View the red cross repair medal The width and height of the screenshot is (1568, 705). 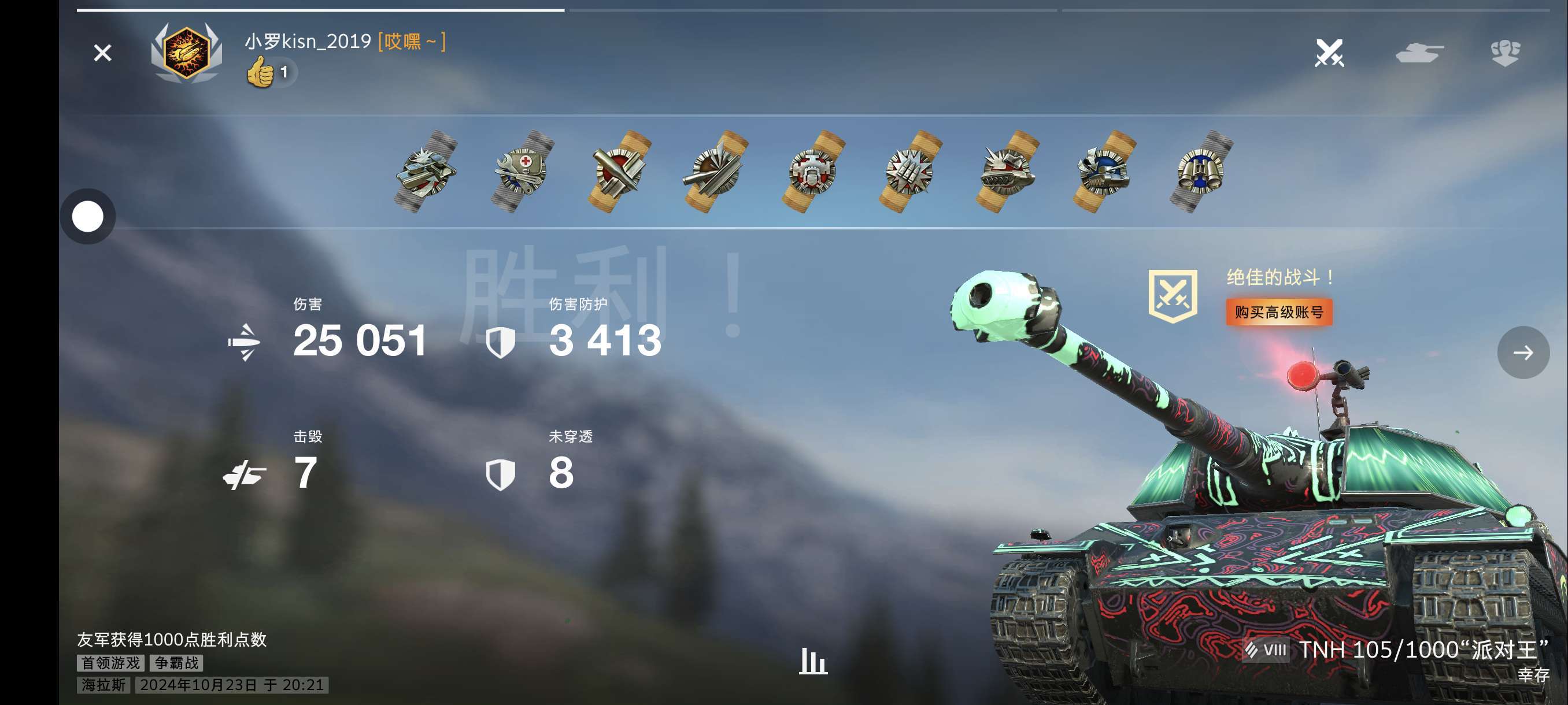522,172
